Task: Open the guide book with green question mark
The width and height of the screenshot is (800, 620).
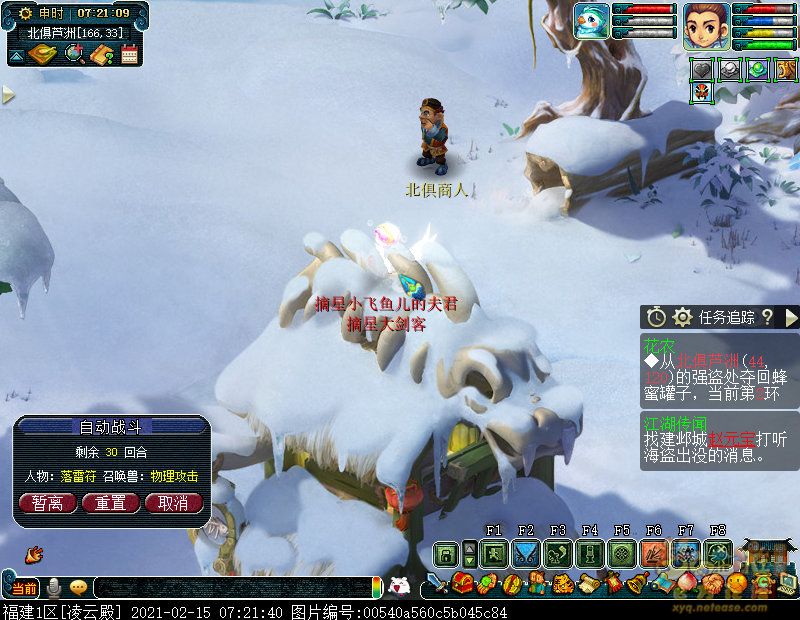Action: 101,54
